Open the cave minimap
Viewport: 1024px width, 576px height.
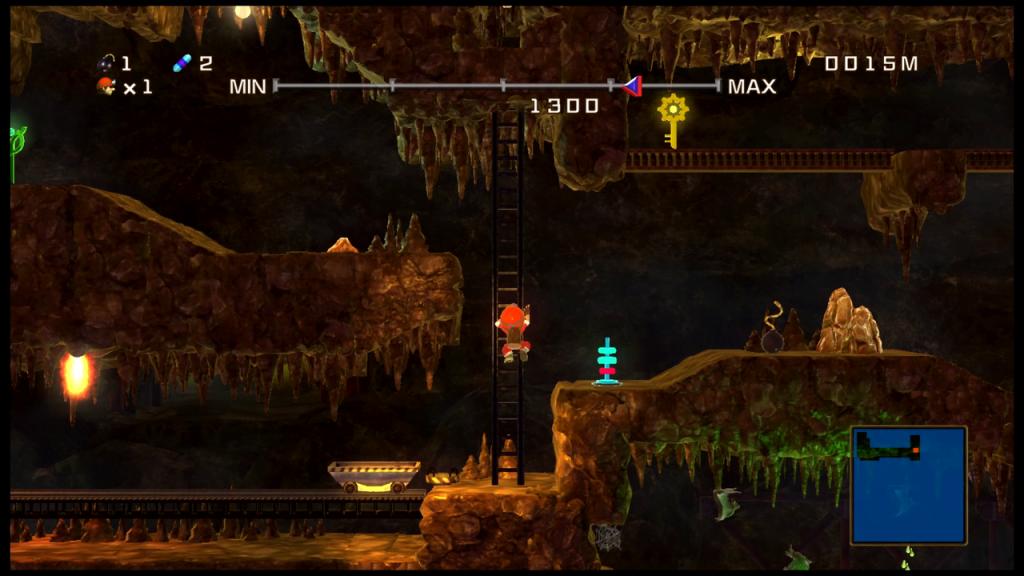[x=908, y=485]
